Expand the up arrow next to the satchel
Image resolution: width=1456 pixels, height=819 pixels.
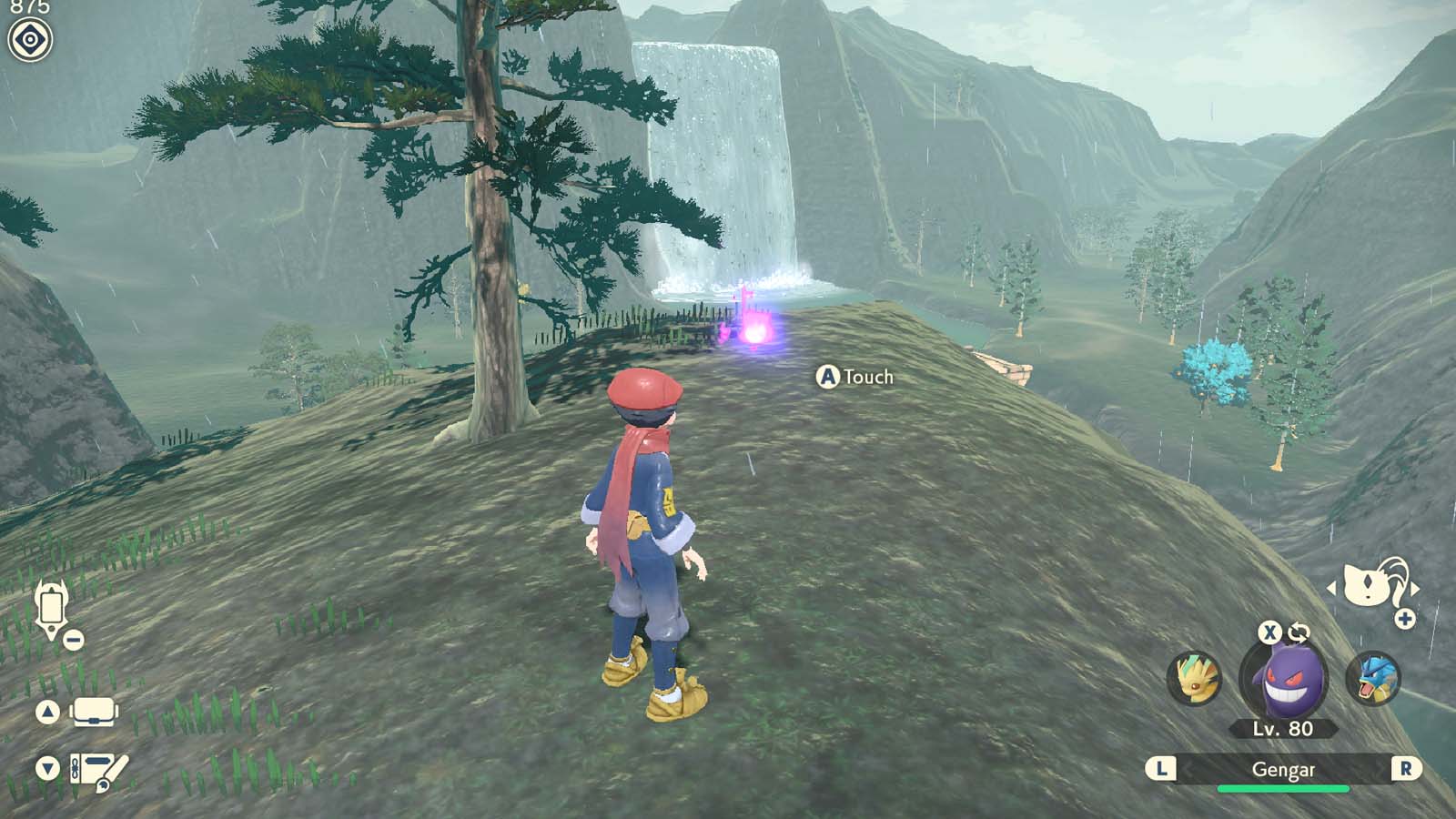click(47, 710)
